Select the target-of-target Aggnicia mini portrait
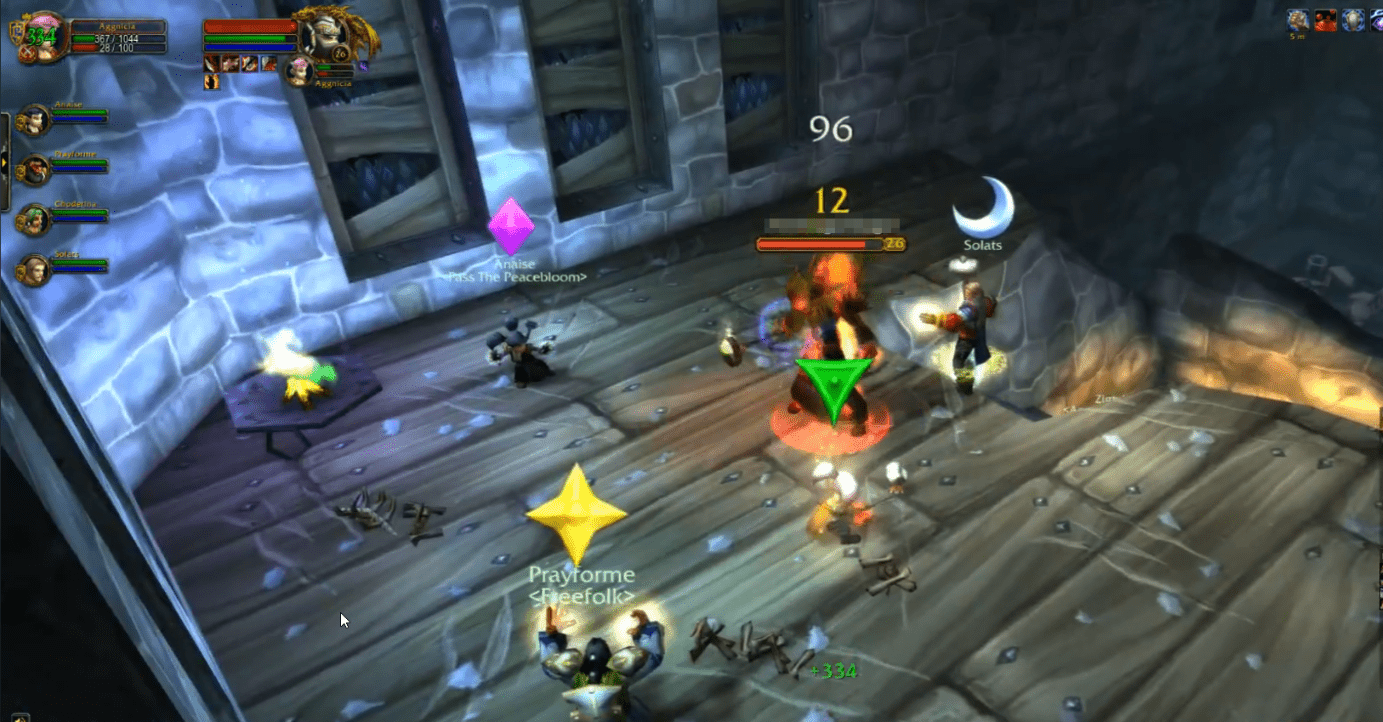This screenshot has width=1383, height=722. pos(298,72)
